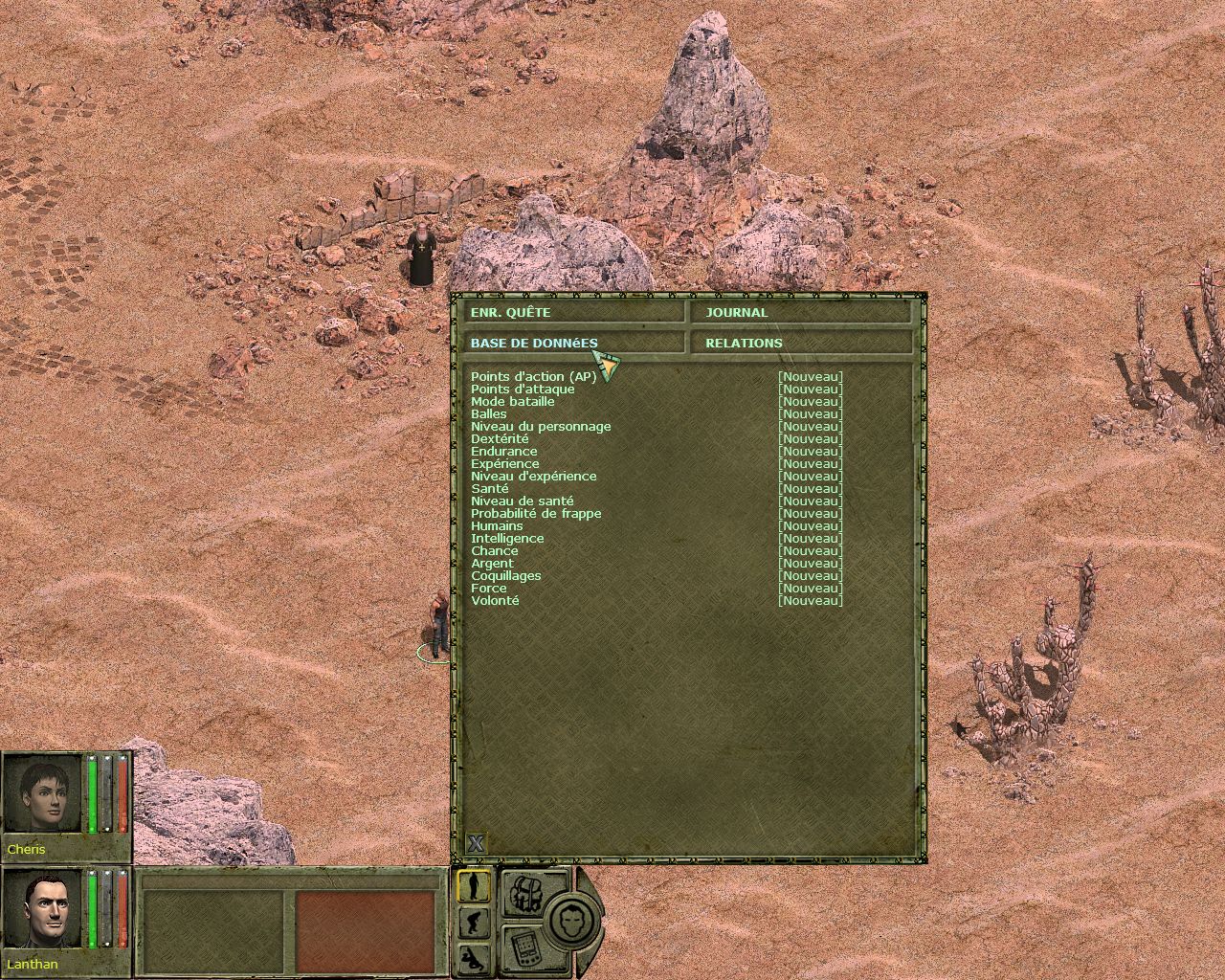1225x980 pixels.
Task: Open the Intelligence entry
Action: pyautogui.click(x=507, y=538)
